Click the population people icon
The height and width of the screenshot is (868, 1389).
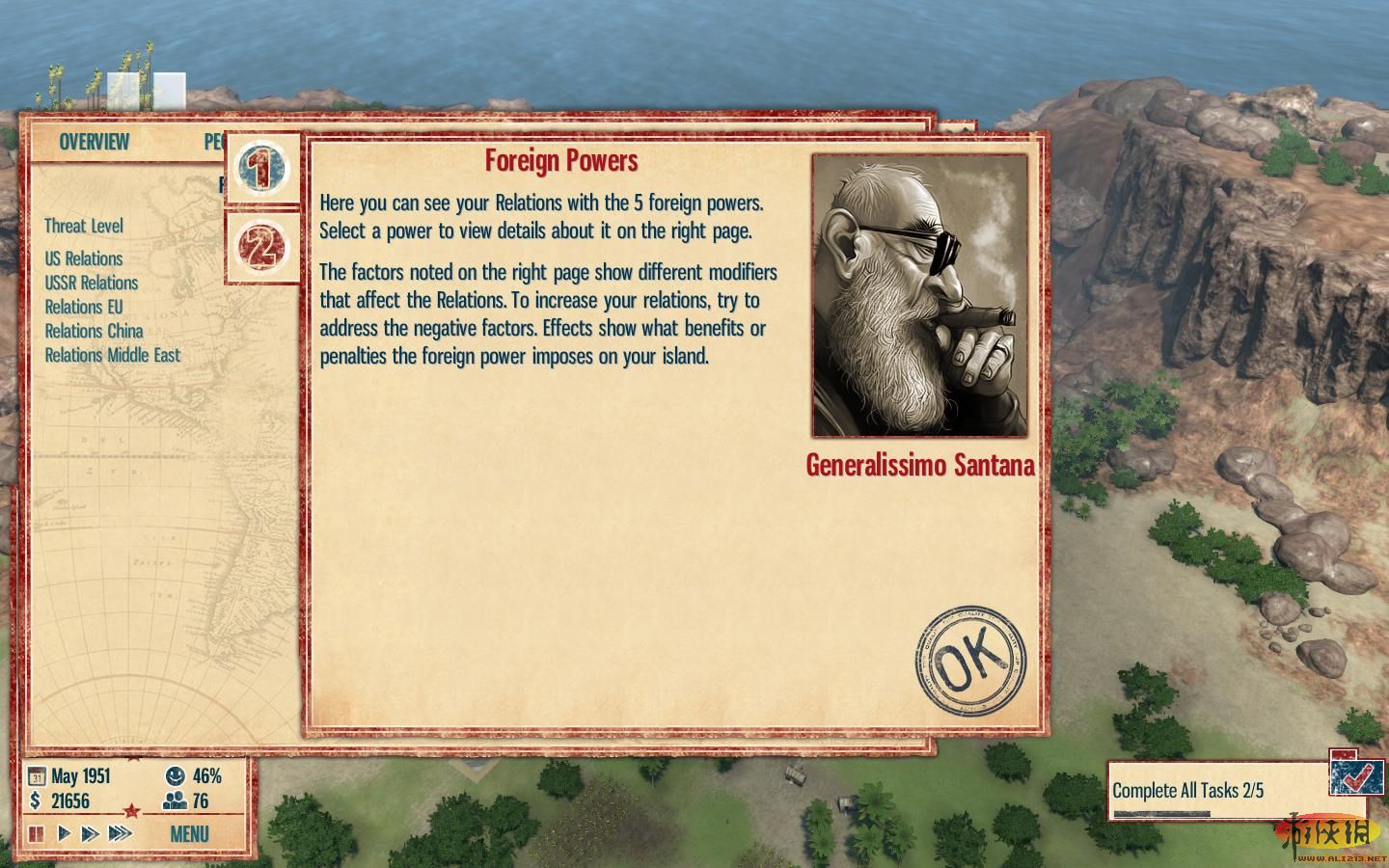175,800
